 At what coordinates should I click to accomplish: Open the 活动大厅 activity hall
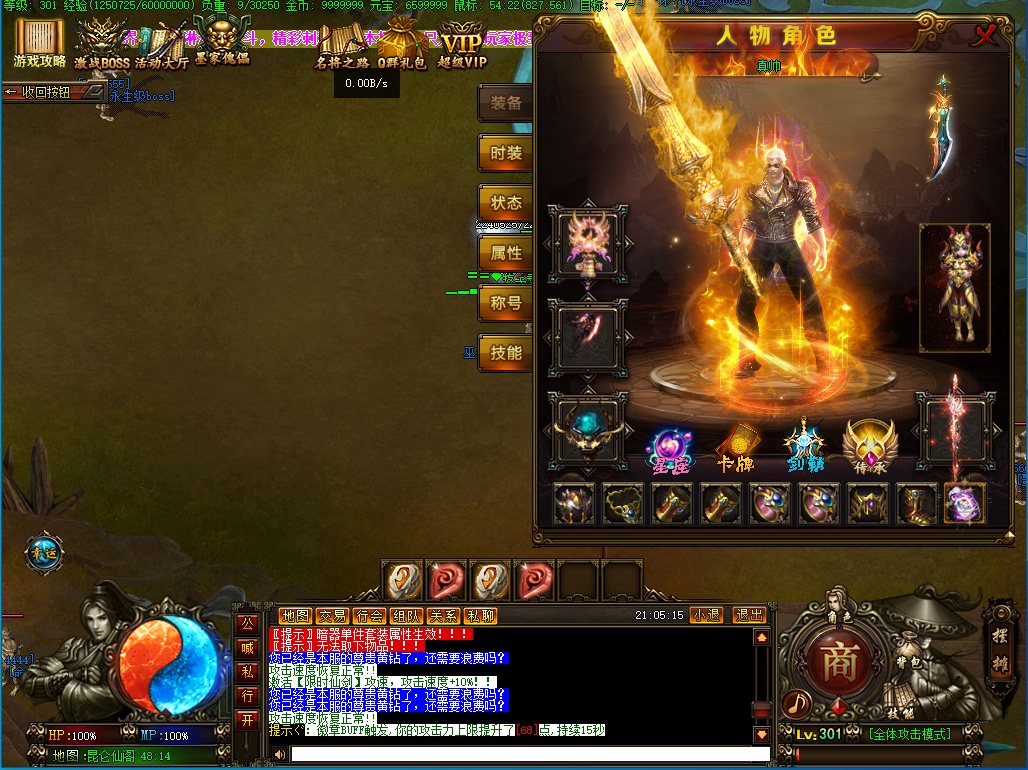click(161, 46)
